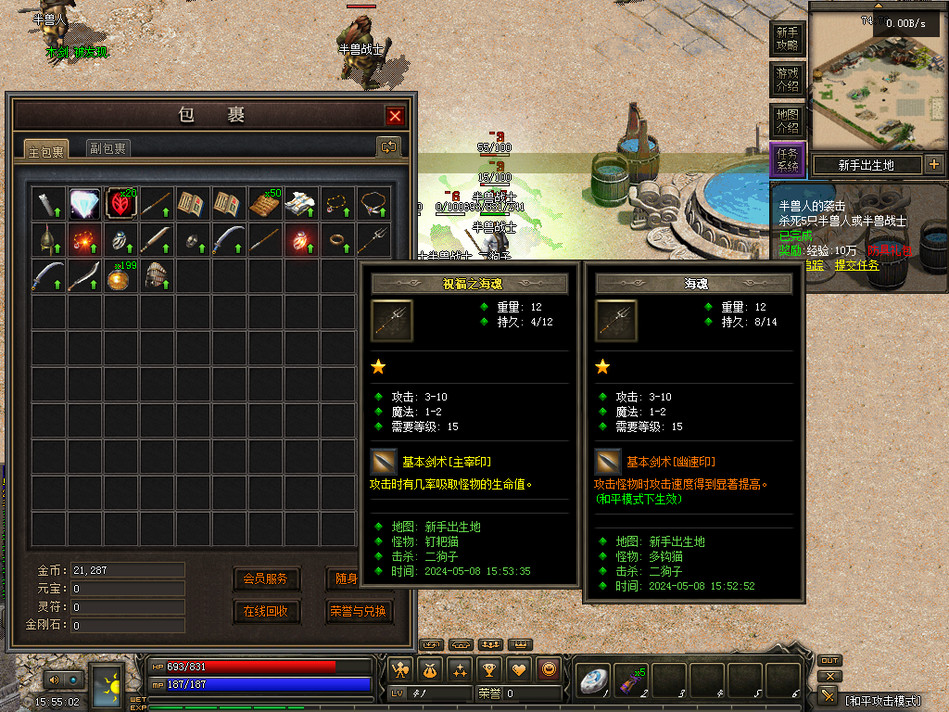Click the bag sort arrows button
The width and height of the screenshot is (949, 712).
click(388, 147)
